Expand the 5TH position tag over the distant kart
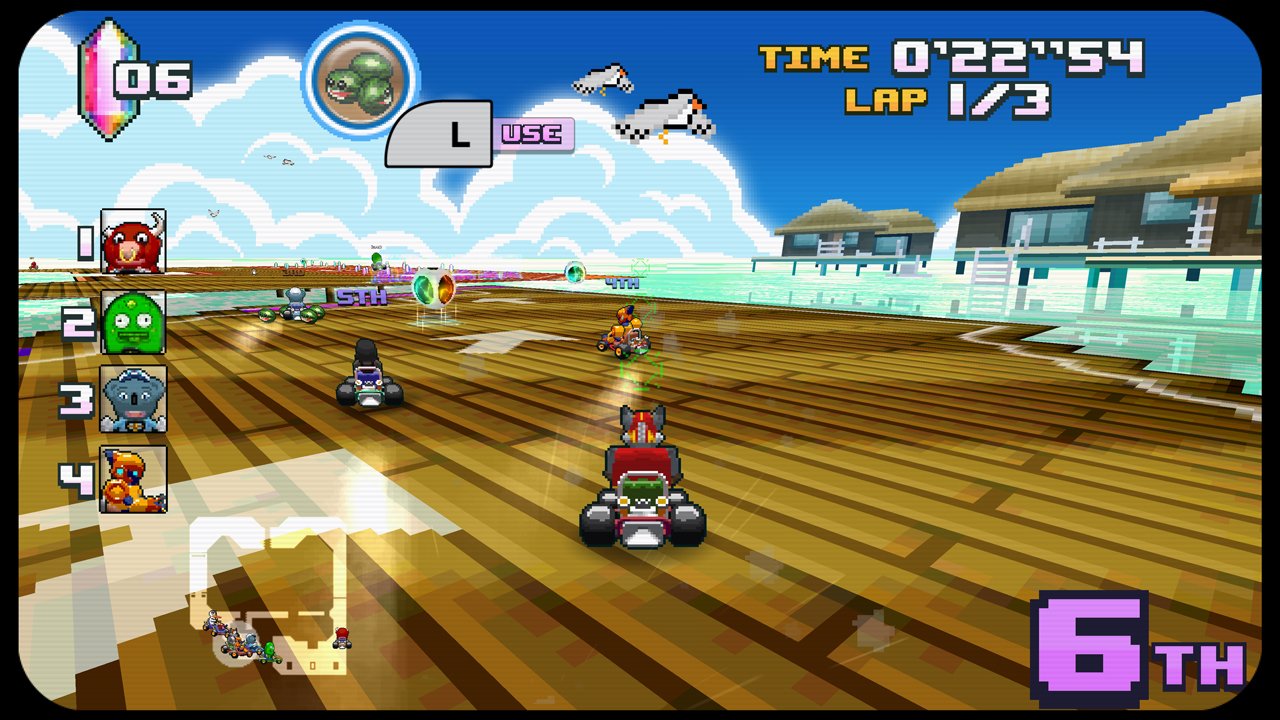This screenshot has height=720, width=1280. 360,297
